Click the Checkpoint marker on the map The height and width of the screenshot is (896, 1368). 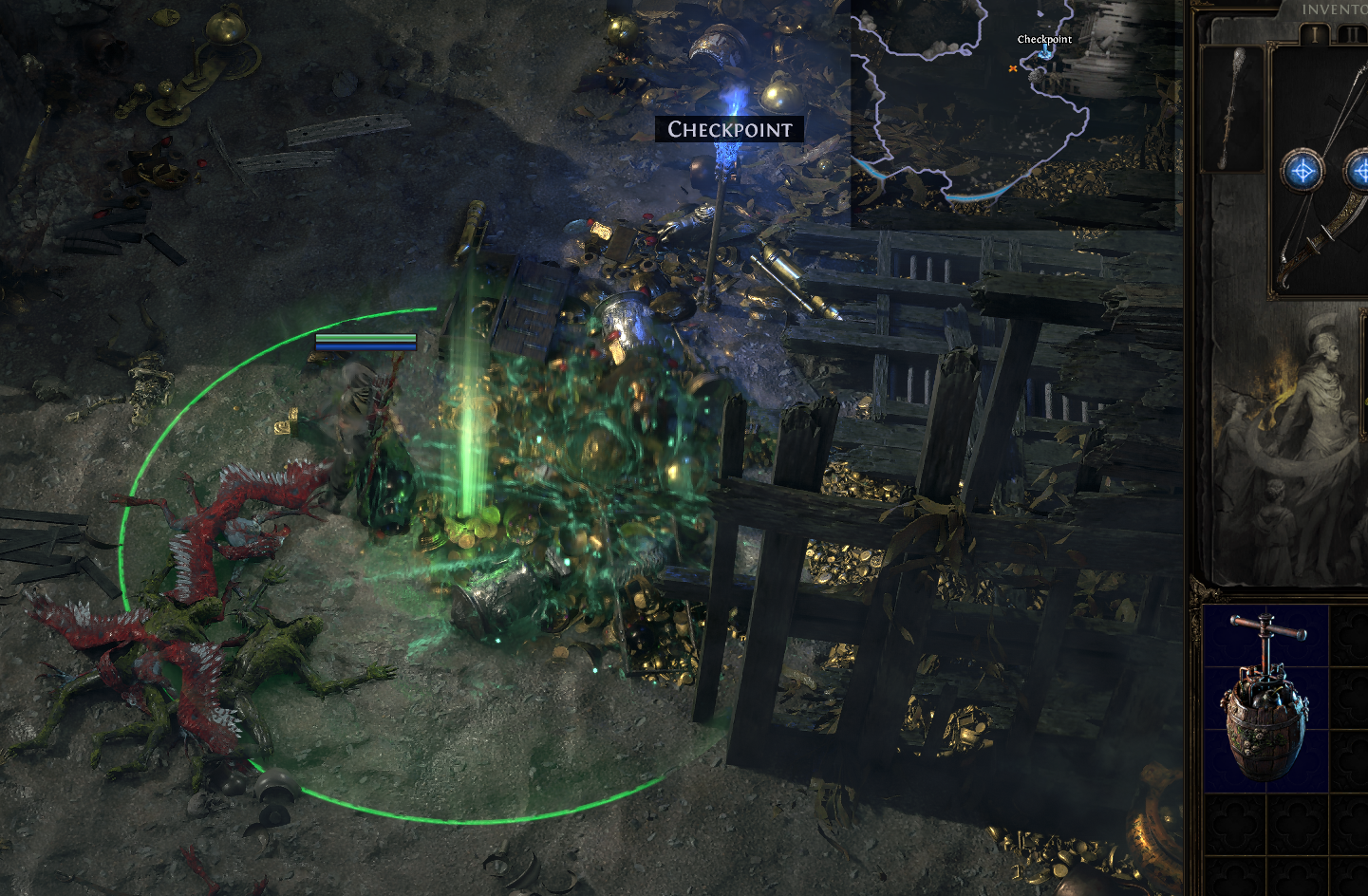pyautogui.click(x=1045, y=52)
